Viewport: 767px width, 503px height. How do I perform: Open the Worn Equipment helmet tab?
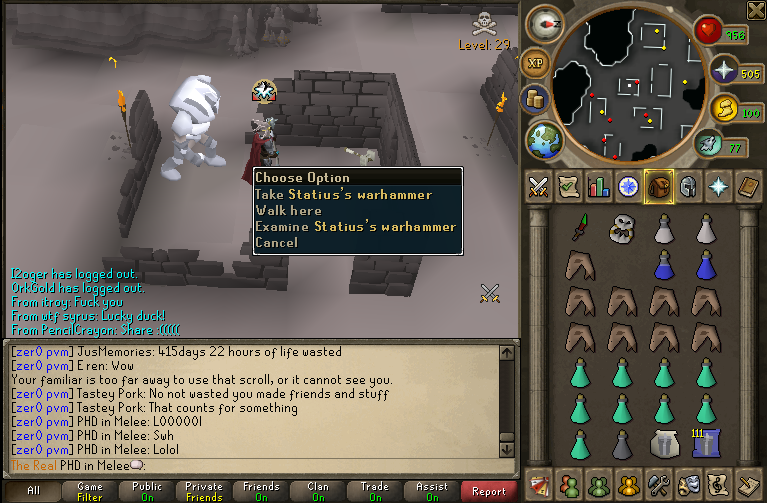tap(688, 187)
